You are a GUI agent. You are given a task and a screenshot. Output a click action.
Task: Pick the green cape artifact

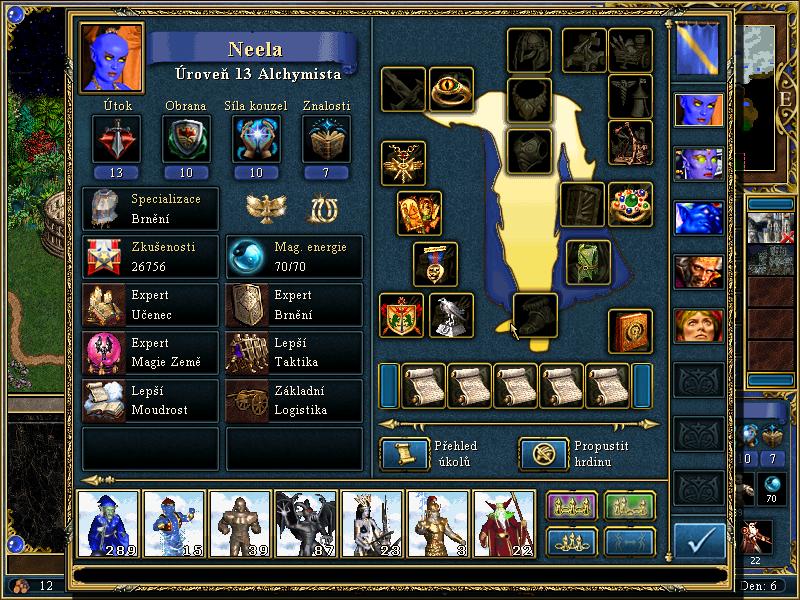(x=588, y=262)
